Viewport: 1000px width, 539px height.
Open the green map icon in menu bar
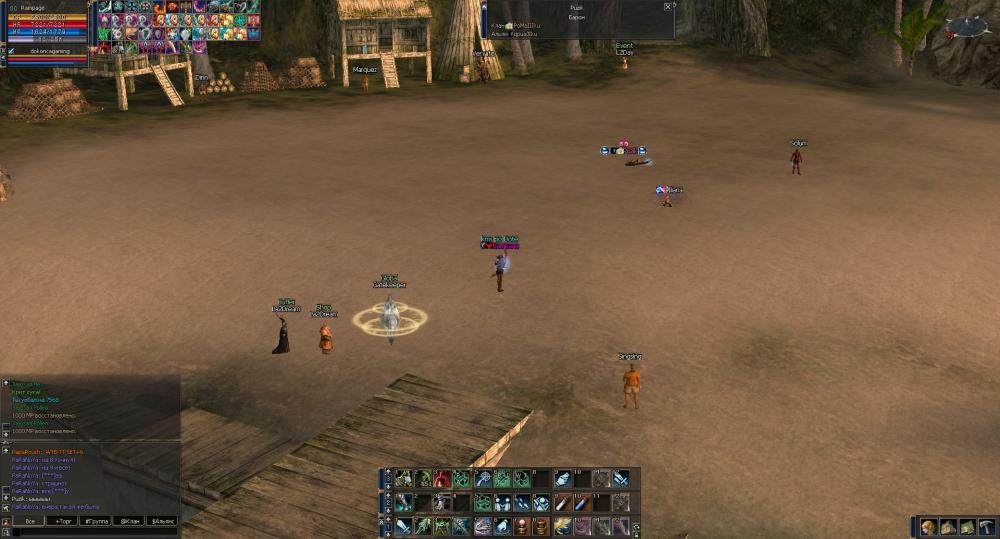point(967,526)
